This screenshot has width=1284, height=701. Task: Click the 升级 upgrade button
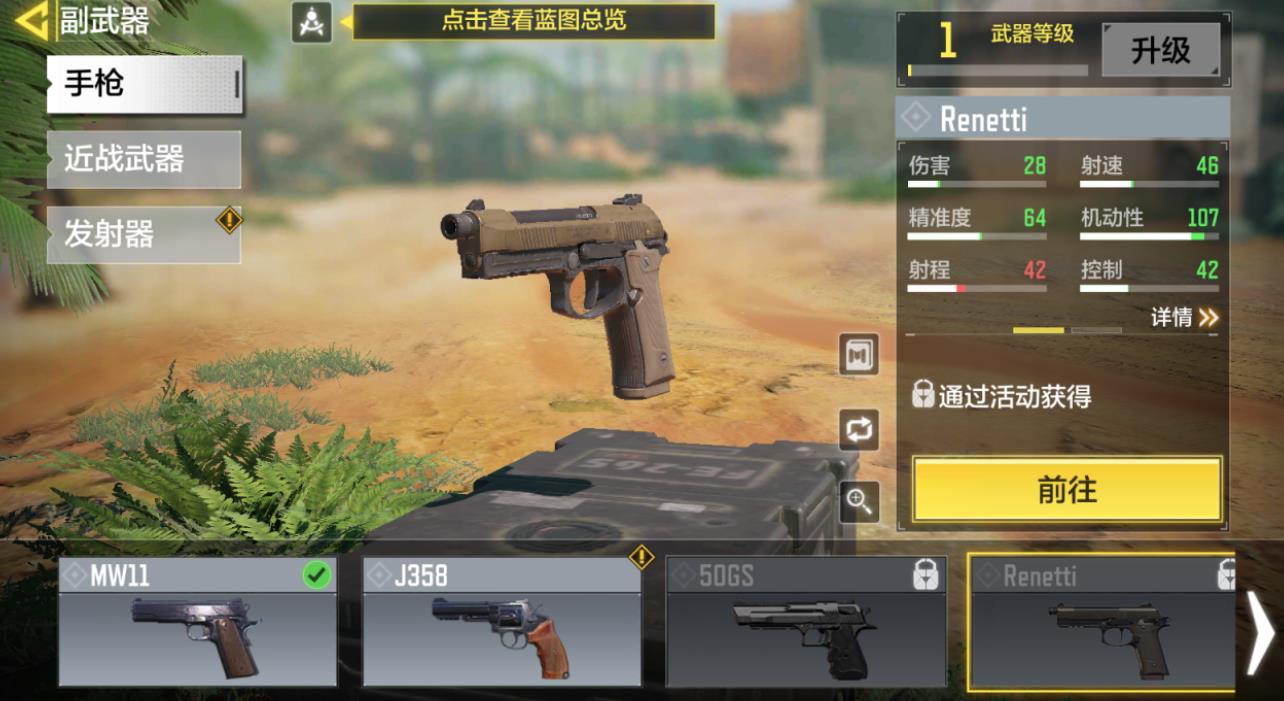(1160, 50)
